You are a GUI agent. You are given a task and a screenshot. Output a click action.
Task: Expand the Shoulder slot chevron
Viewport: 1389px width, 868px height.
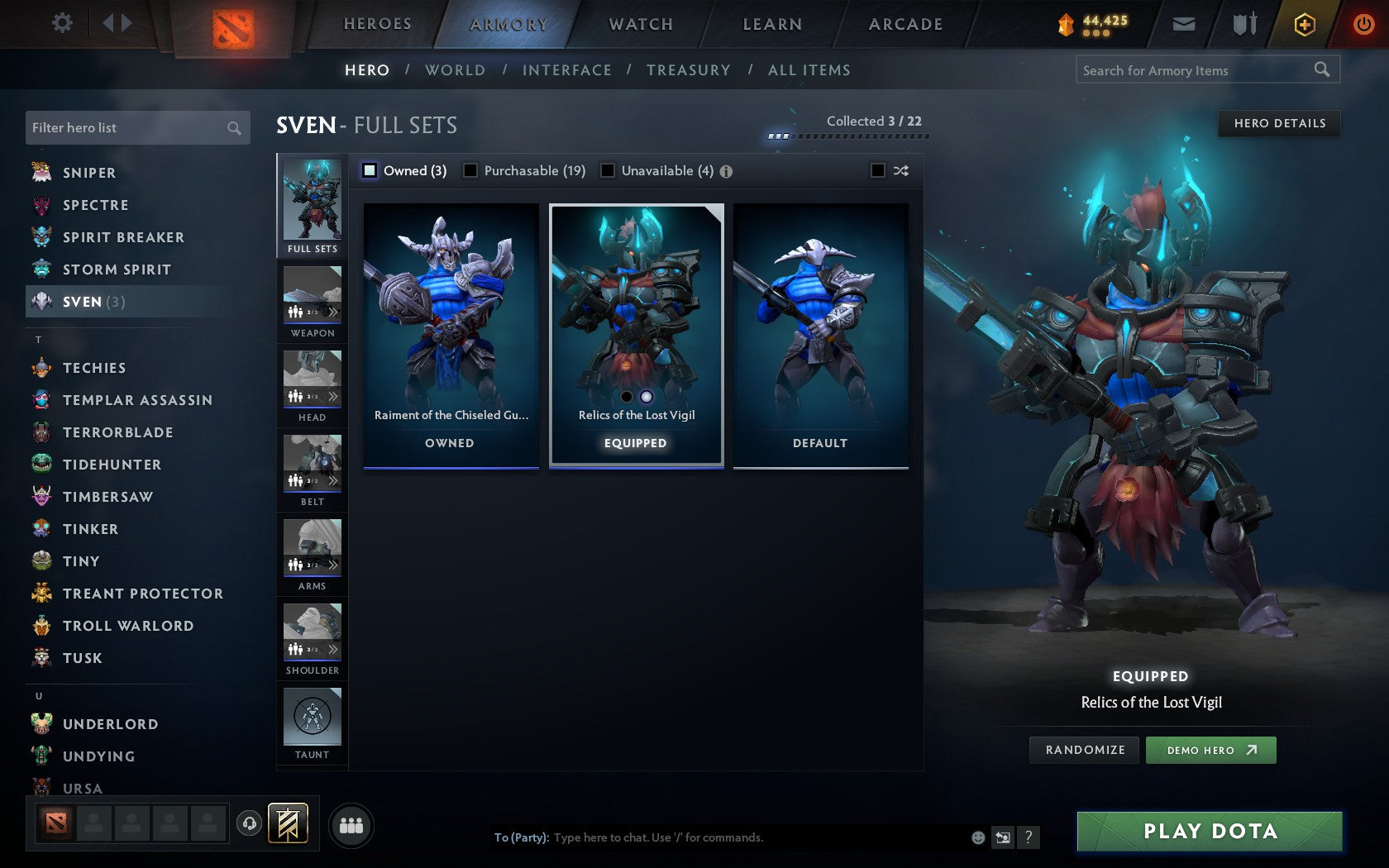pos(334,650)
